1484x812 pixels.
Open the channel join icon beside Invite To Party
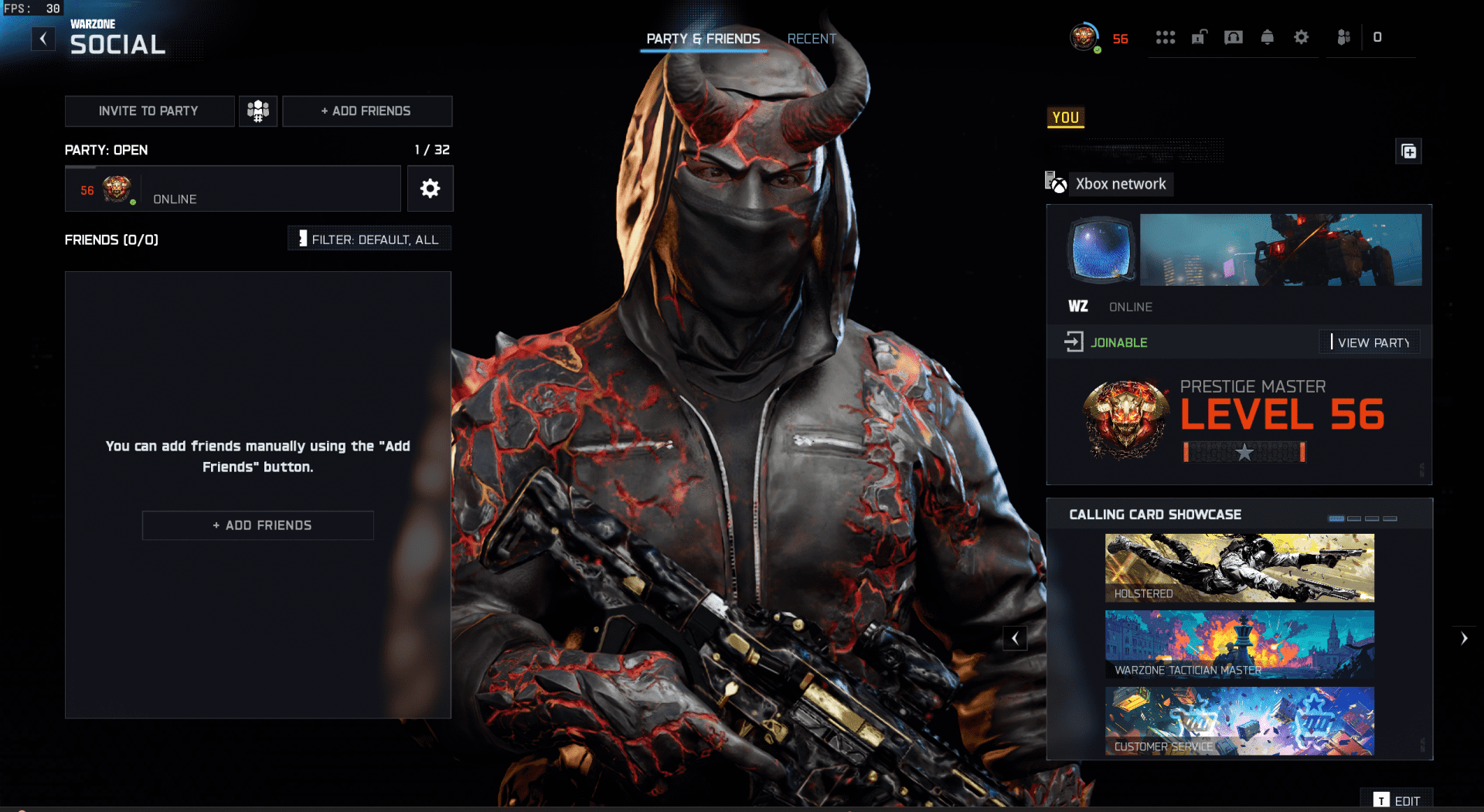(257, 110)
